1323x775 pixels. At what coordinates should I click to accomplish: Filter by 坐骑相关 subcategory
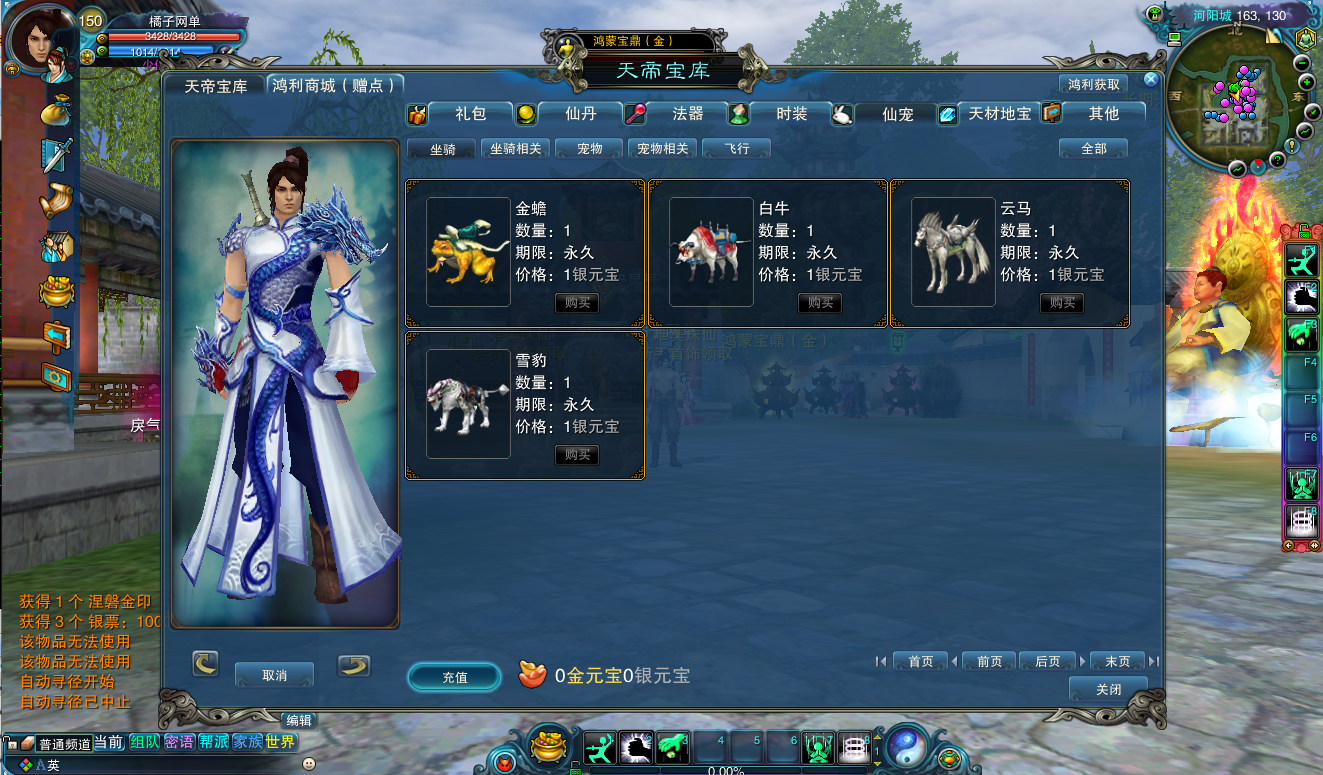(x=515, y=149)
